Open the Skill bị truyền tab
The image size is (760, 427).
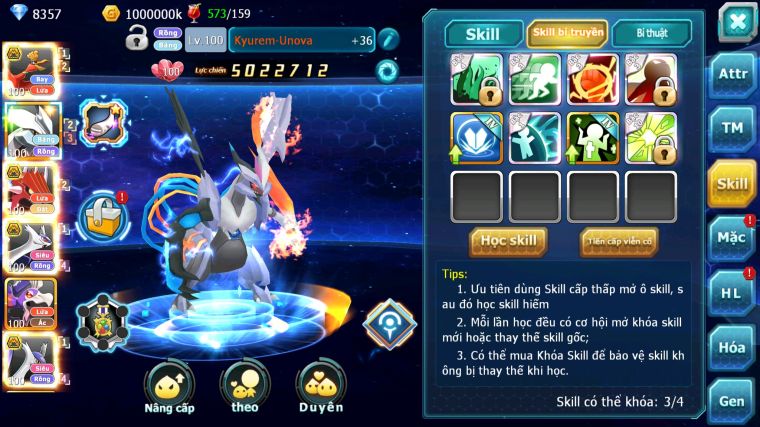[567, 34]
